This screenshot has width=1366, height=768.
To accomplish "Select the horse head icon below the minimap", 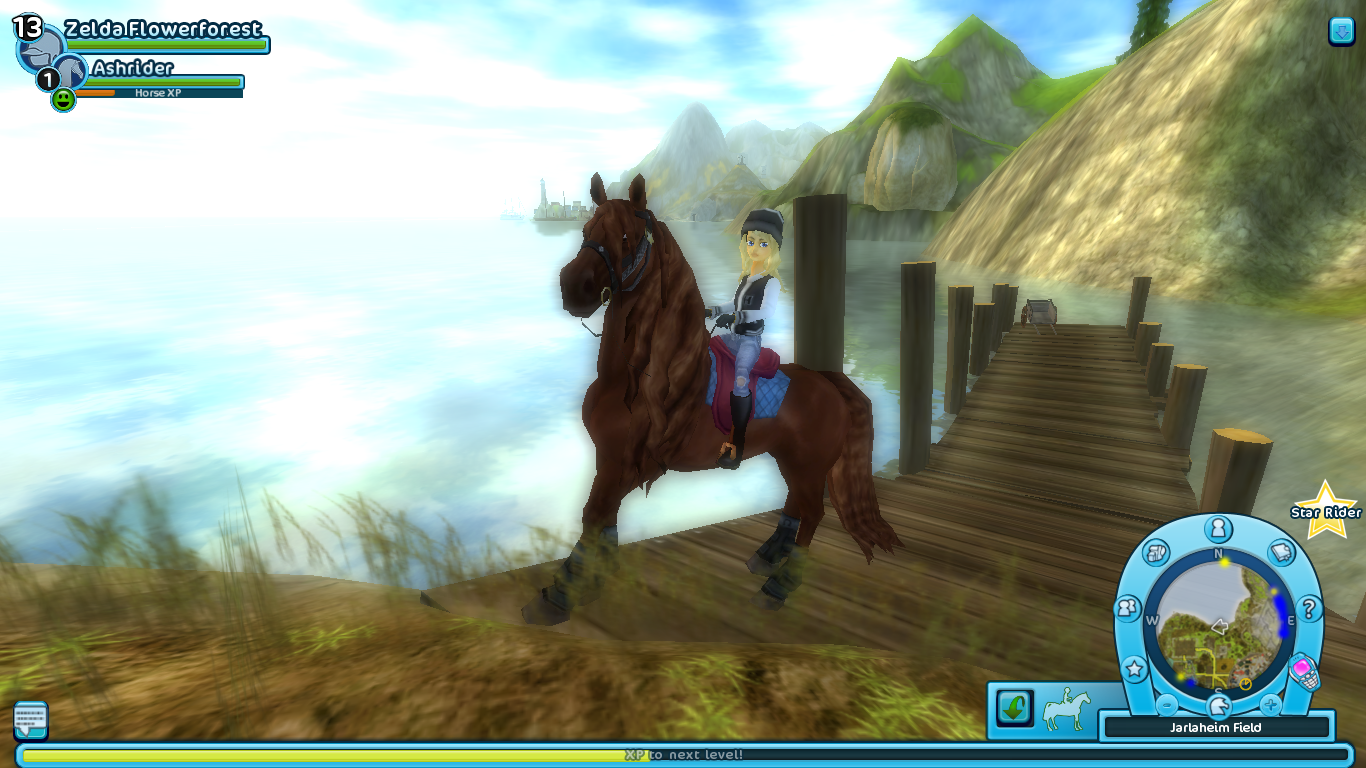I will tap(1218, 705).
